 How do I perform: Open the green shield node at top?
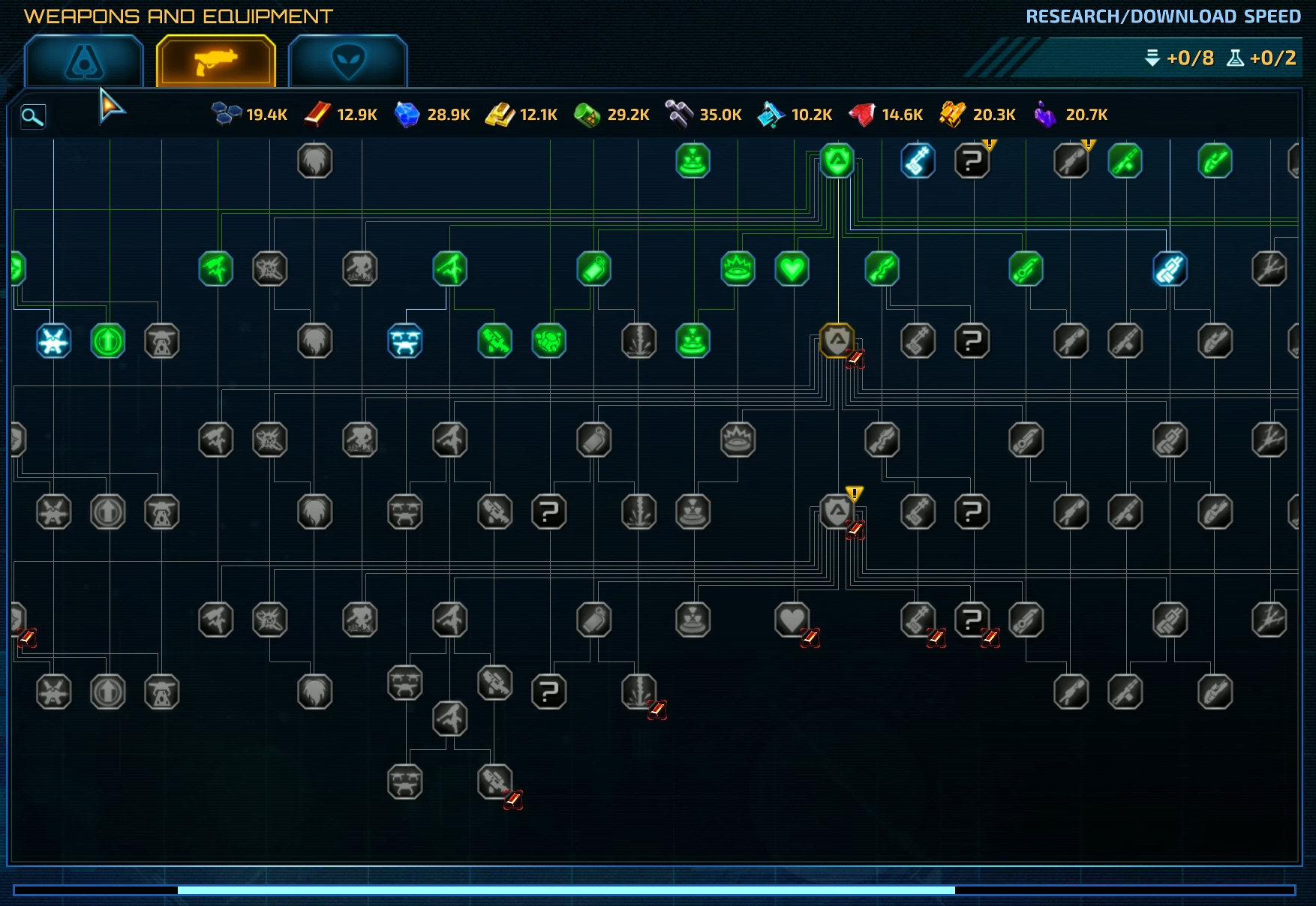coord(837,160)
